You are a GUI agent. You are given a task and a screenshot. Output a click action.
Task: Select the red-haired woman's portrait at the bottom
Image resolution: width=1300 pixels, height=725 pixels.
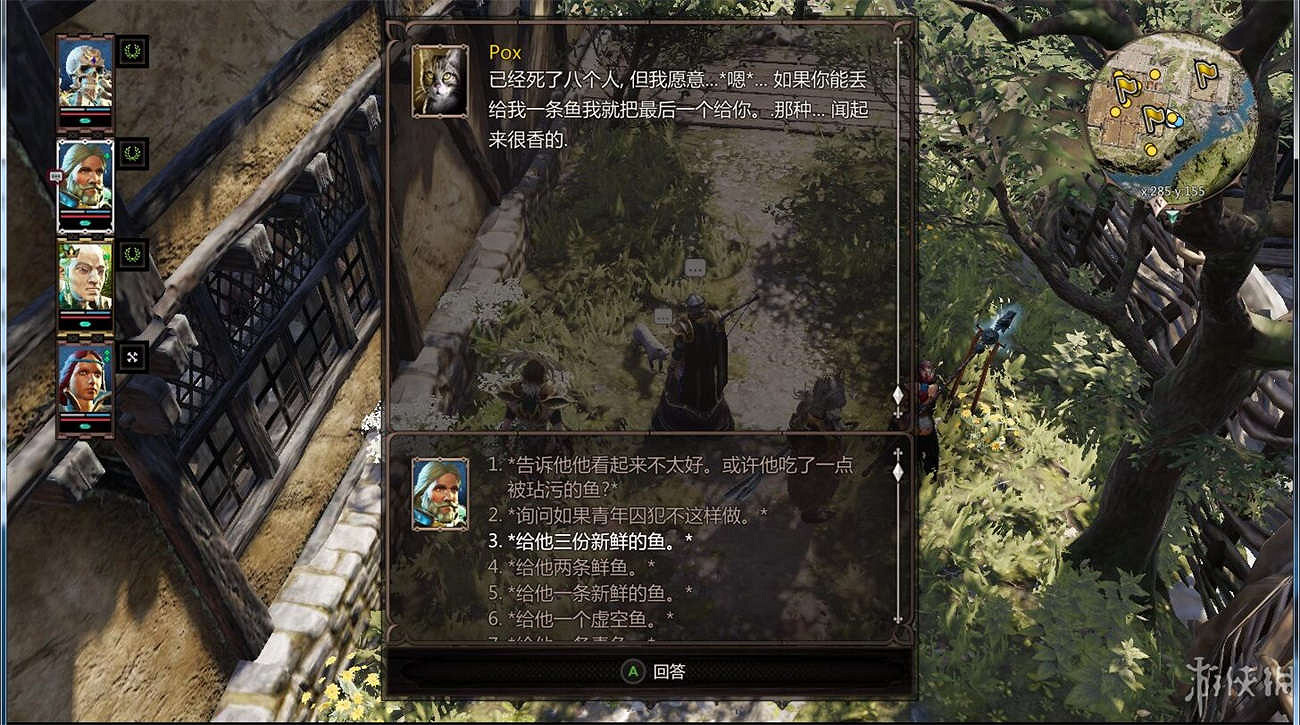[85, 385]
